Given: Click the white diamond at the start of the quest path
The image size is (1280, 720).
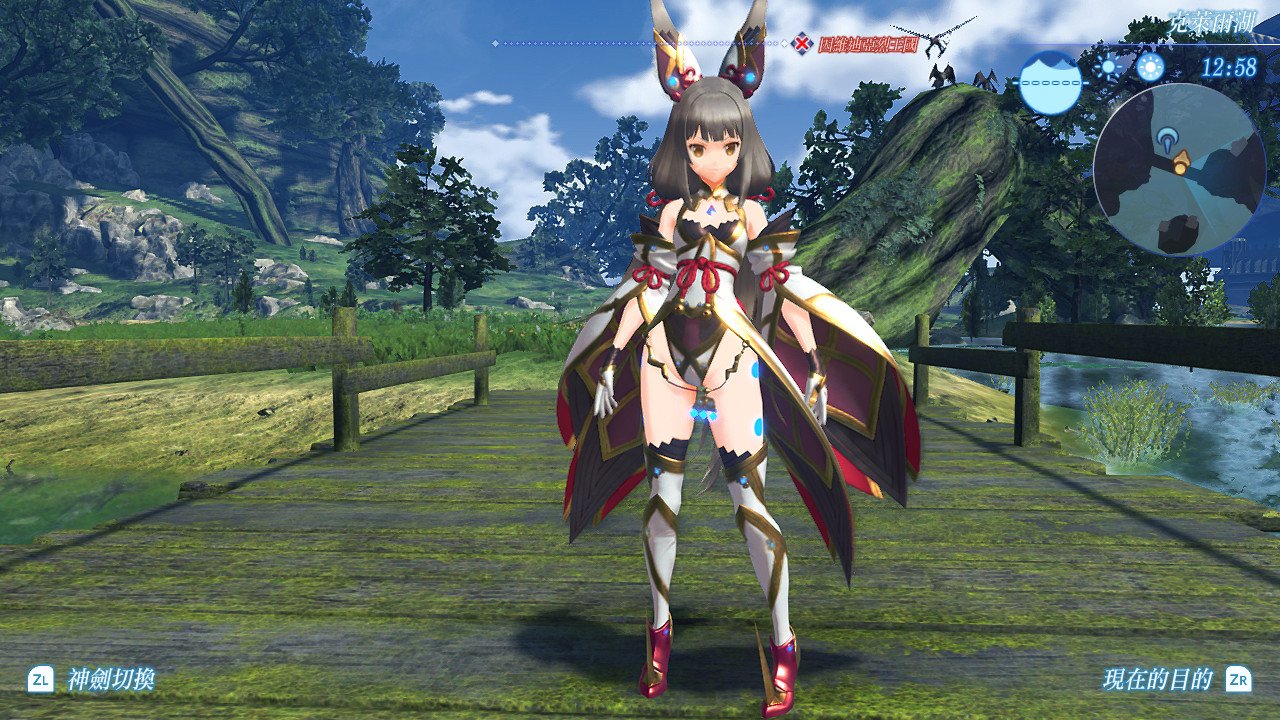Looking at the screenshot, I should point(495,41).
